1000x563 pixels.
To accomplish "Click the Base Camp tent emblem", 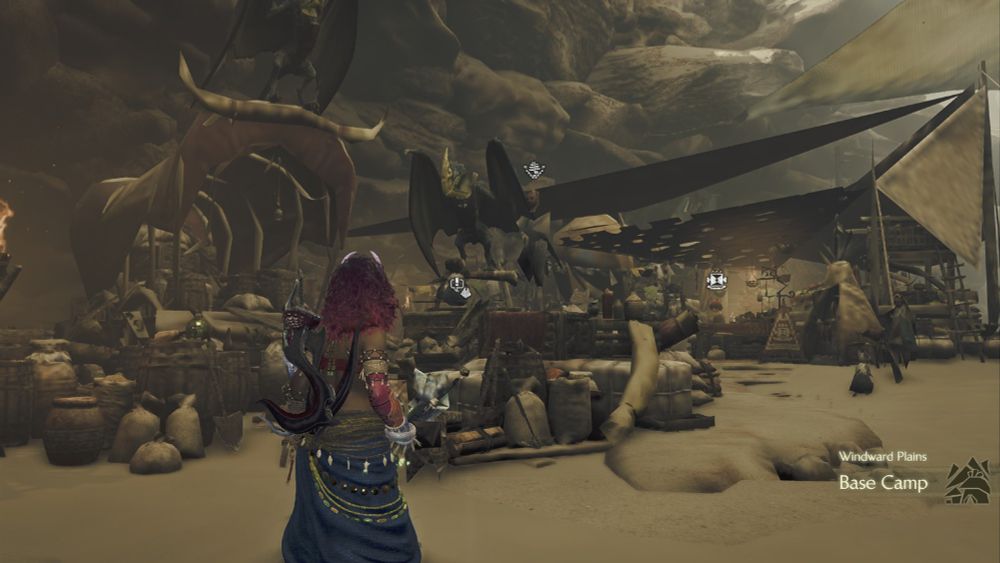I will 967,480.
